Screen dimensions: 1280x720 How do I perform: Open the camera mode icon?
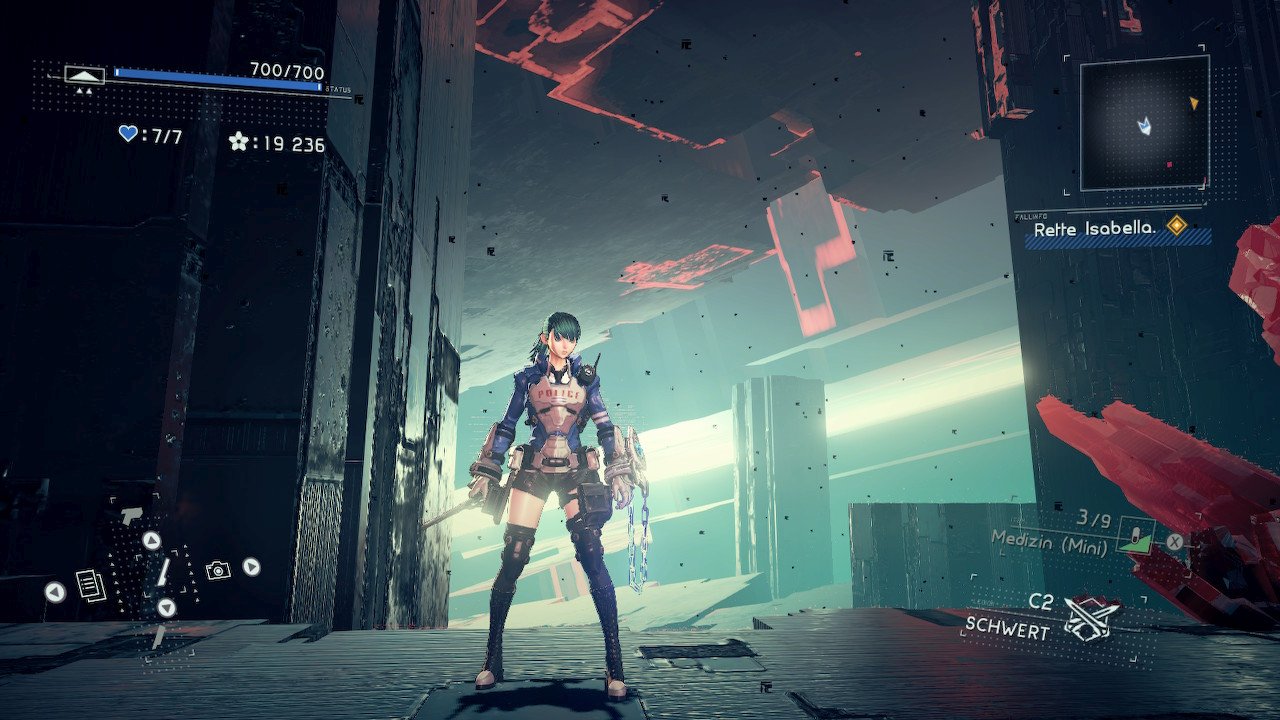(217, 570)
